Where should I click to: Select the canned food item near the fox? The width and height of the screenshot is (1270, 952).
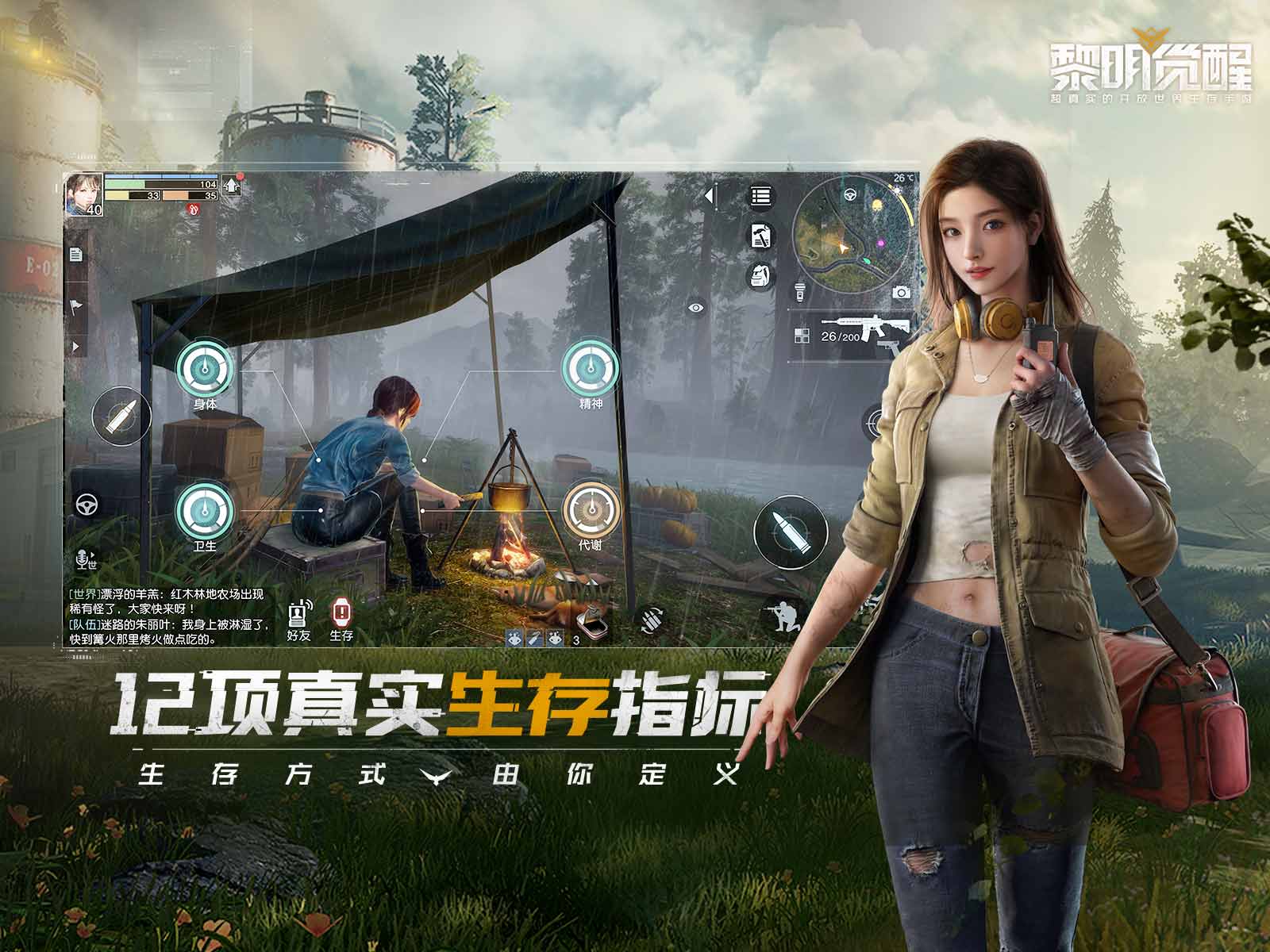coord(592,624)
